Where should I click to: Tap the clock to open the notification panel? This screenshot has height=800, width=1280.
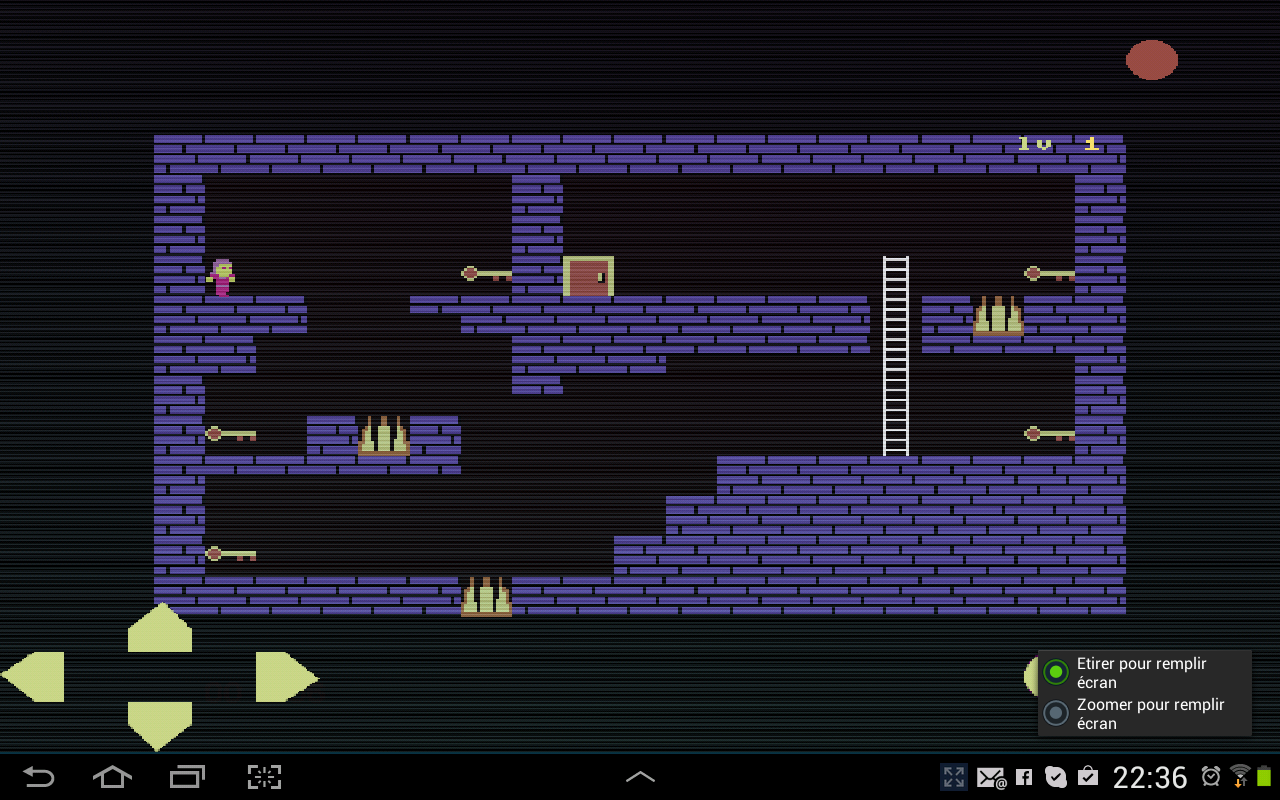pyautogui.click(x=1151, y=777)
